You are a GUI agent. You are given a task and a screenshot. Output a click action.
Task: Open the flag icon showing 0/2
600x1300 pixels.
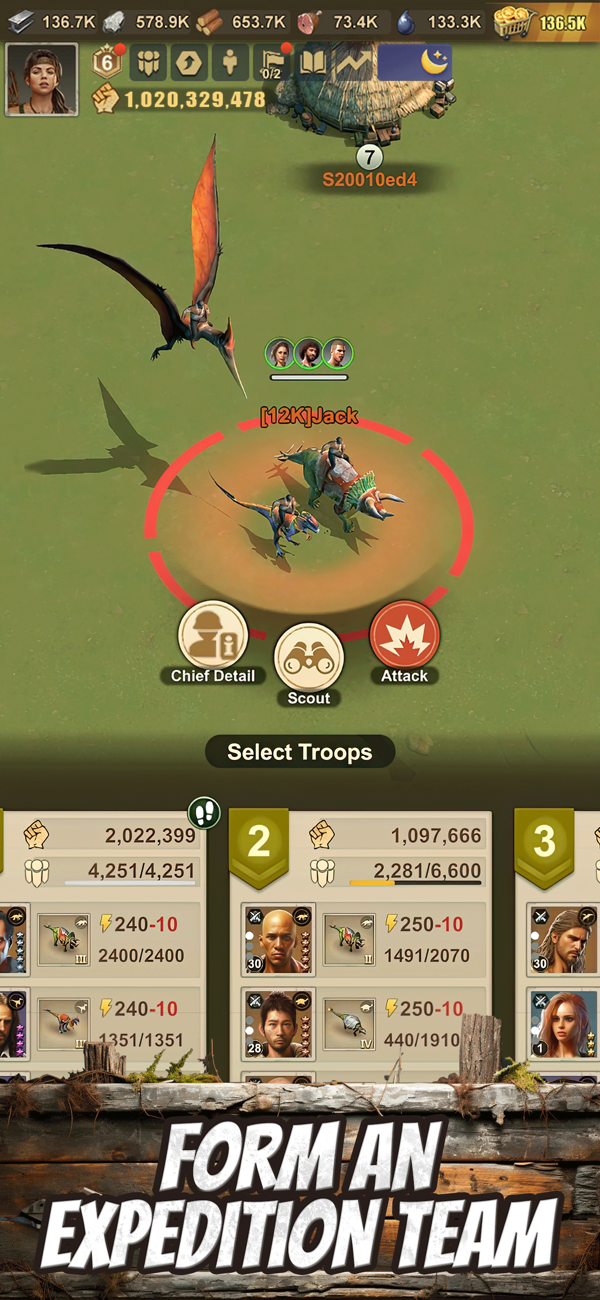tap(271, 63)
